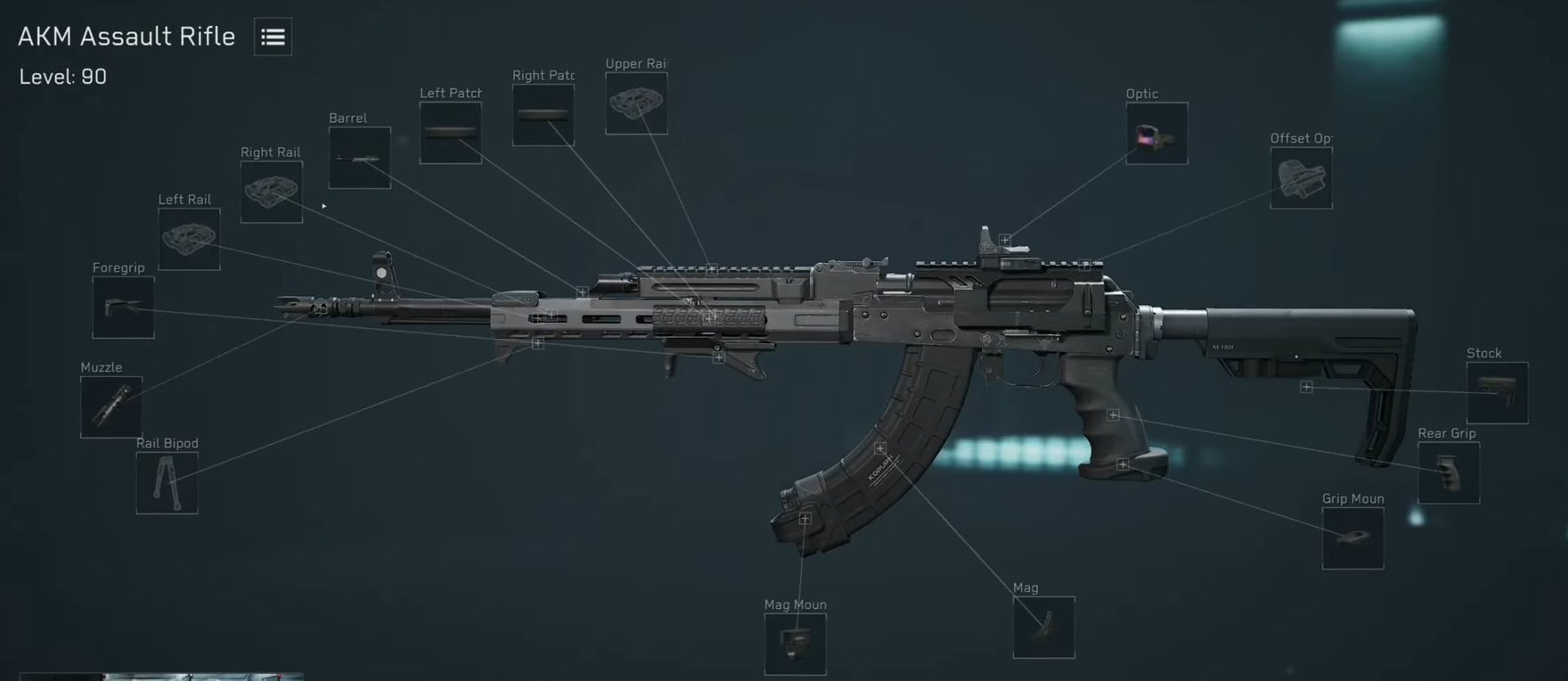
Task: Select the Barrel attachment slot
Action: [359, 160]
